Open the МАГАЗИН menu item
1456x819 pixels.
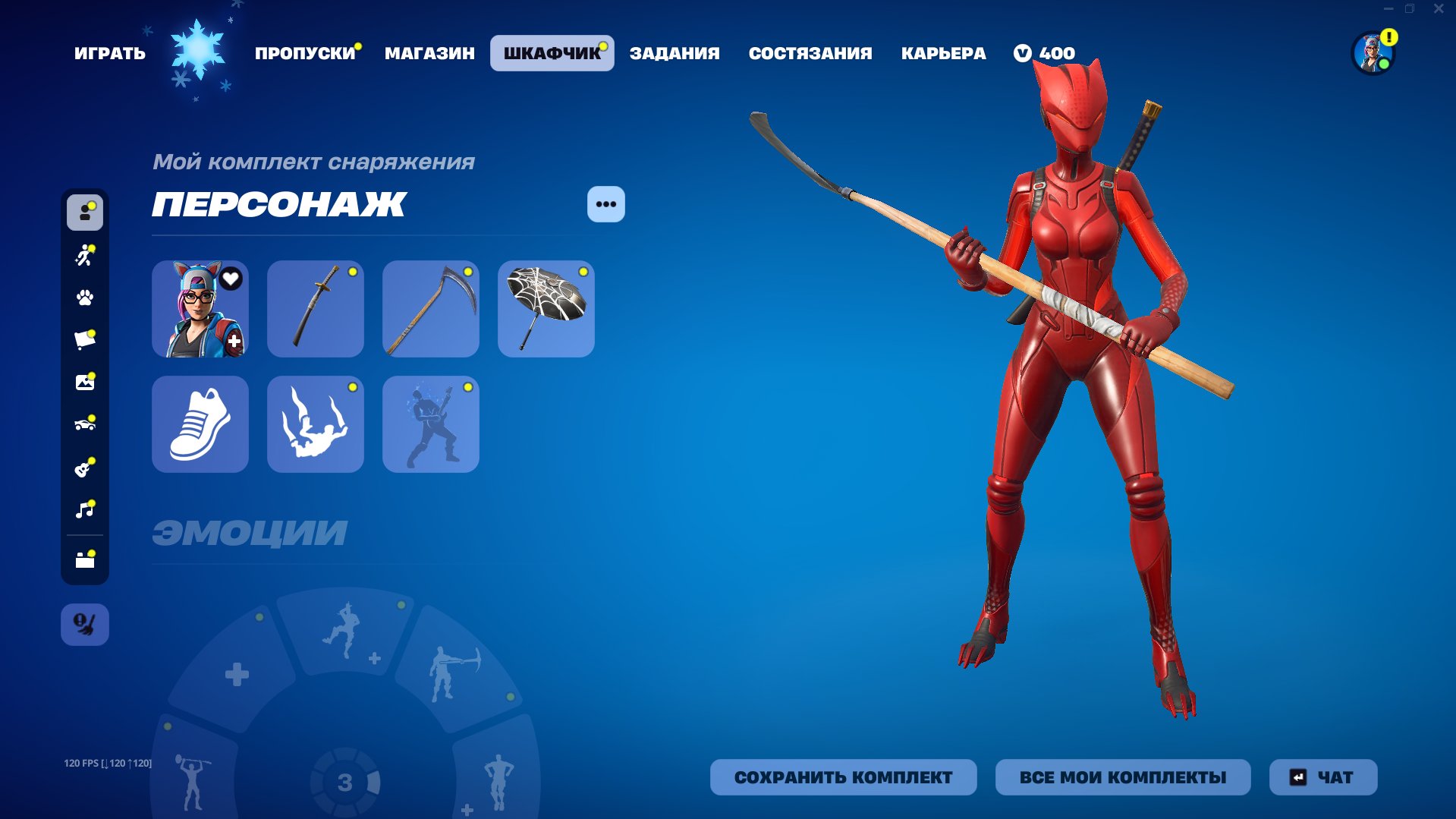click(430, 52)
